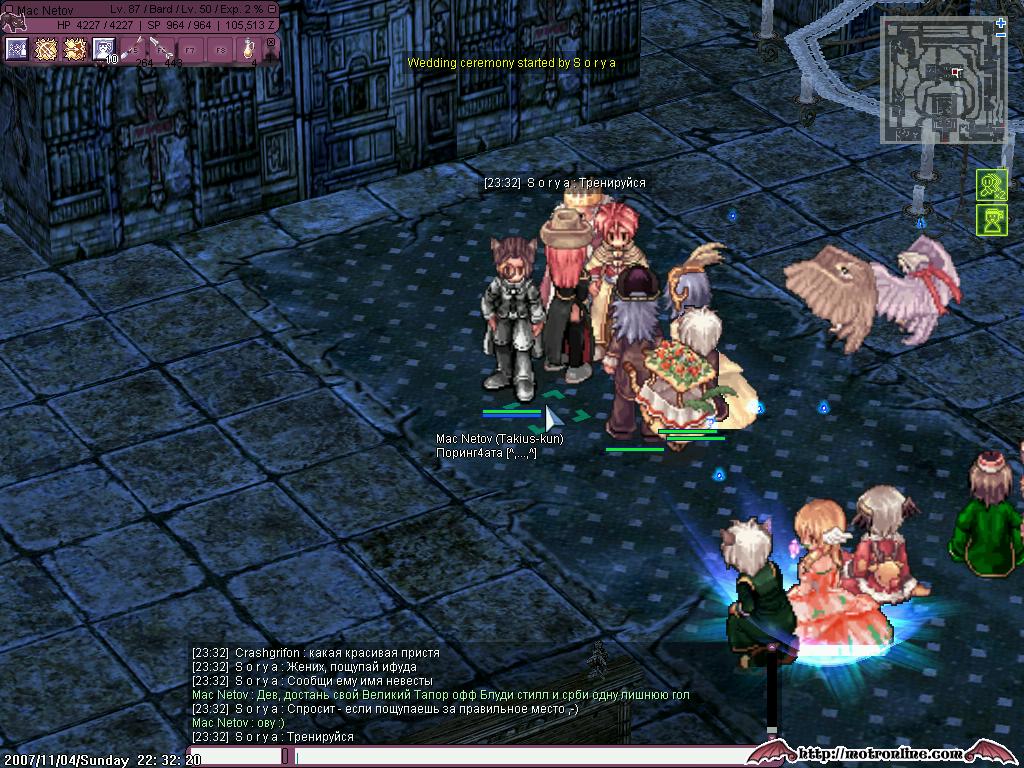The height and width of the screenshot is (768, 1024).
Task: Use the potion bottle in the hotbar
Action: pyautogui.click(x=248, y=49)
